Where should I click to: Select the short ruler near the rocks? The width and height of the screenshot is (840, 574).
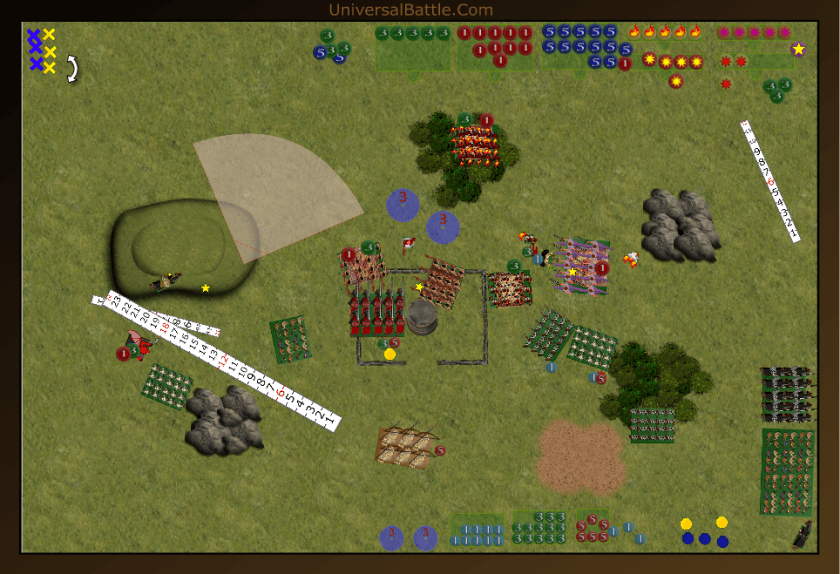[x=770, y=180]
